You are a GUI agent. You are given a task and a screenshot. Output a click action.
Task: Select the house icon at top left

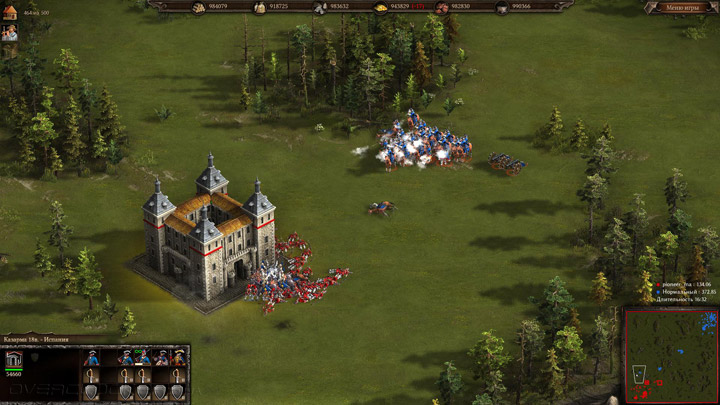pyautogui.click(x=10, y=13)
